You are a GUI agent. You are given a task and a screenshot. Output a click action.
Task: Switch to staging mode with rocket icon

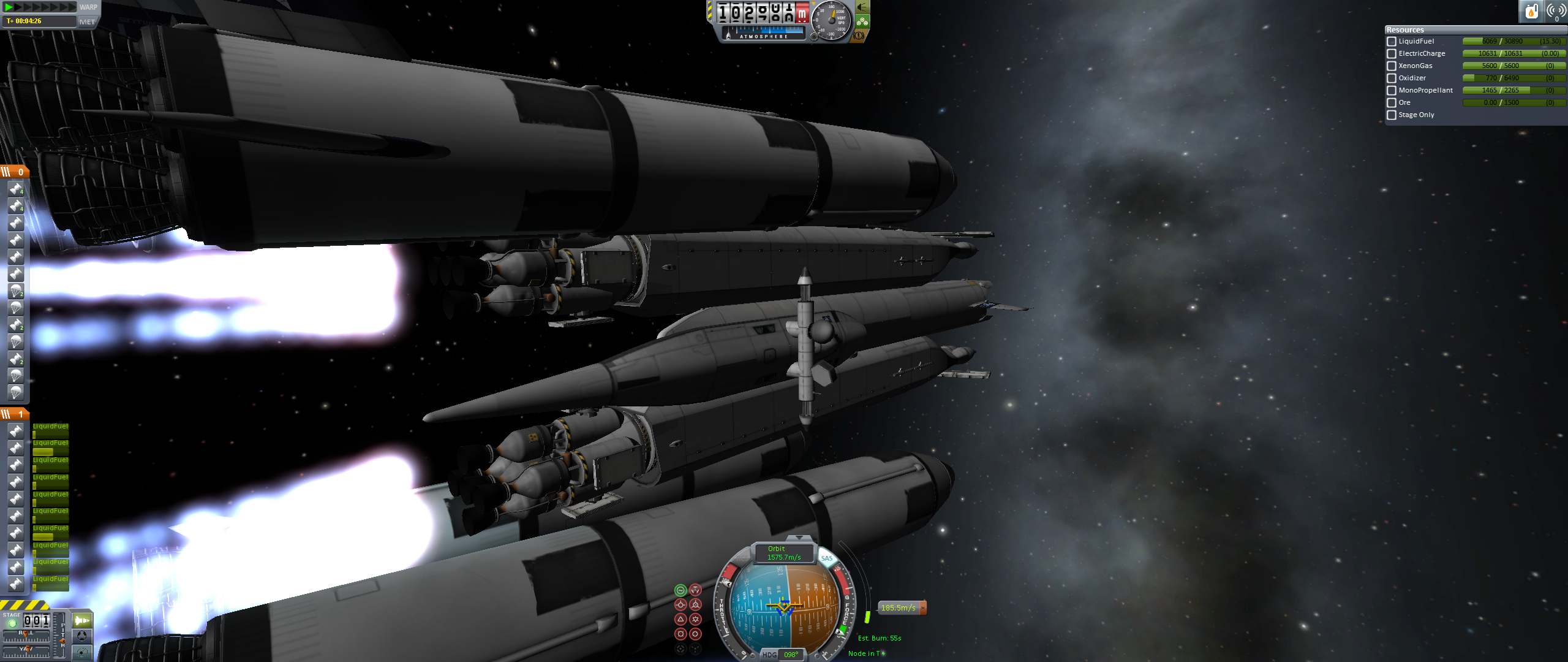(x=81, y=620)
